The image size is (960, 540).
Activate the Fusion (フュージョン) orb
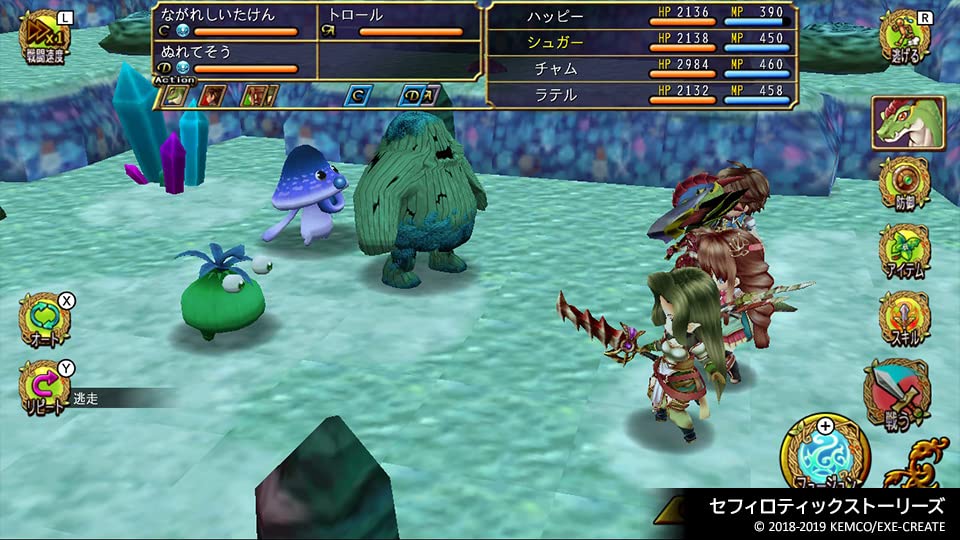[x=825, y=455]
